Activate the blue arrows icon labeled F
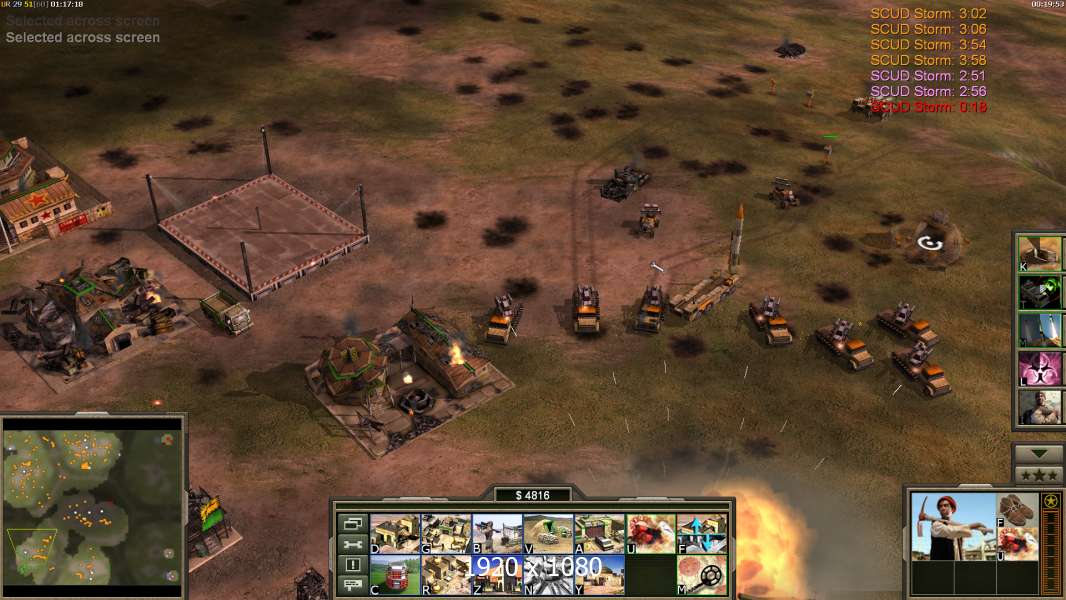The width and height of the screenshot is (1066, 600). click(x=701, y=534)
